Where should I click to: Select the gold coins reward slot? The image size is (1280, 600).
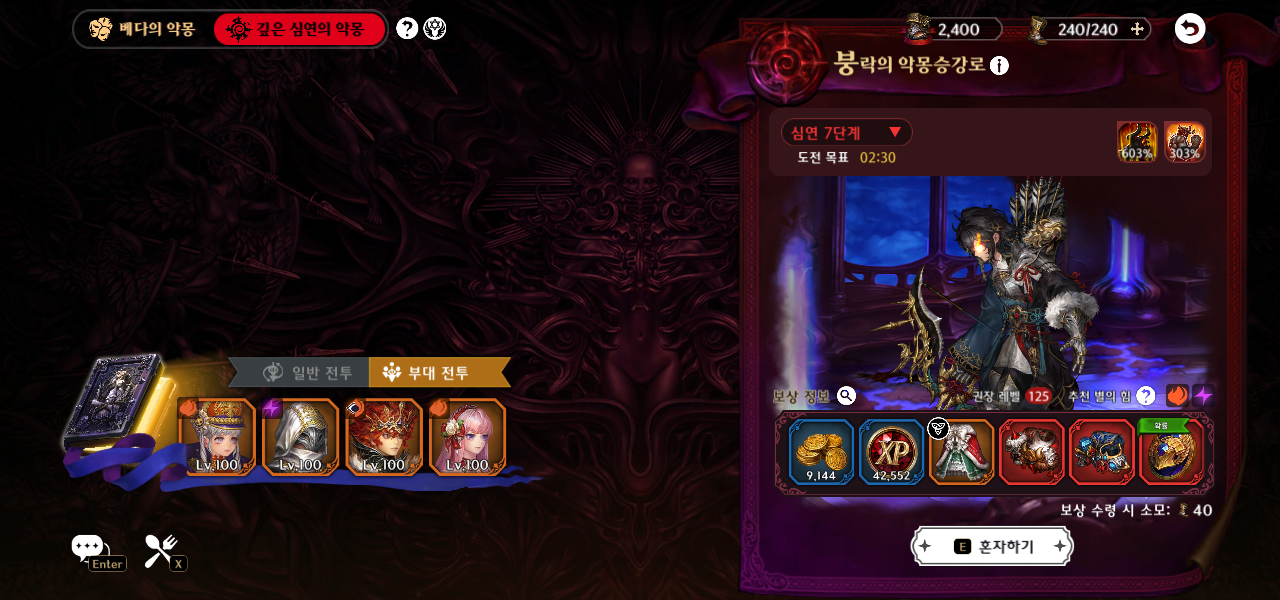pyautogui.click(x=821, y=452)
